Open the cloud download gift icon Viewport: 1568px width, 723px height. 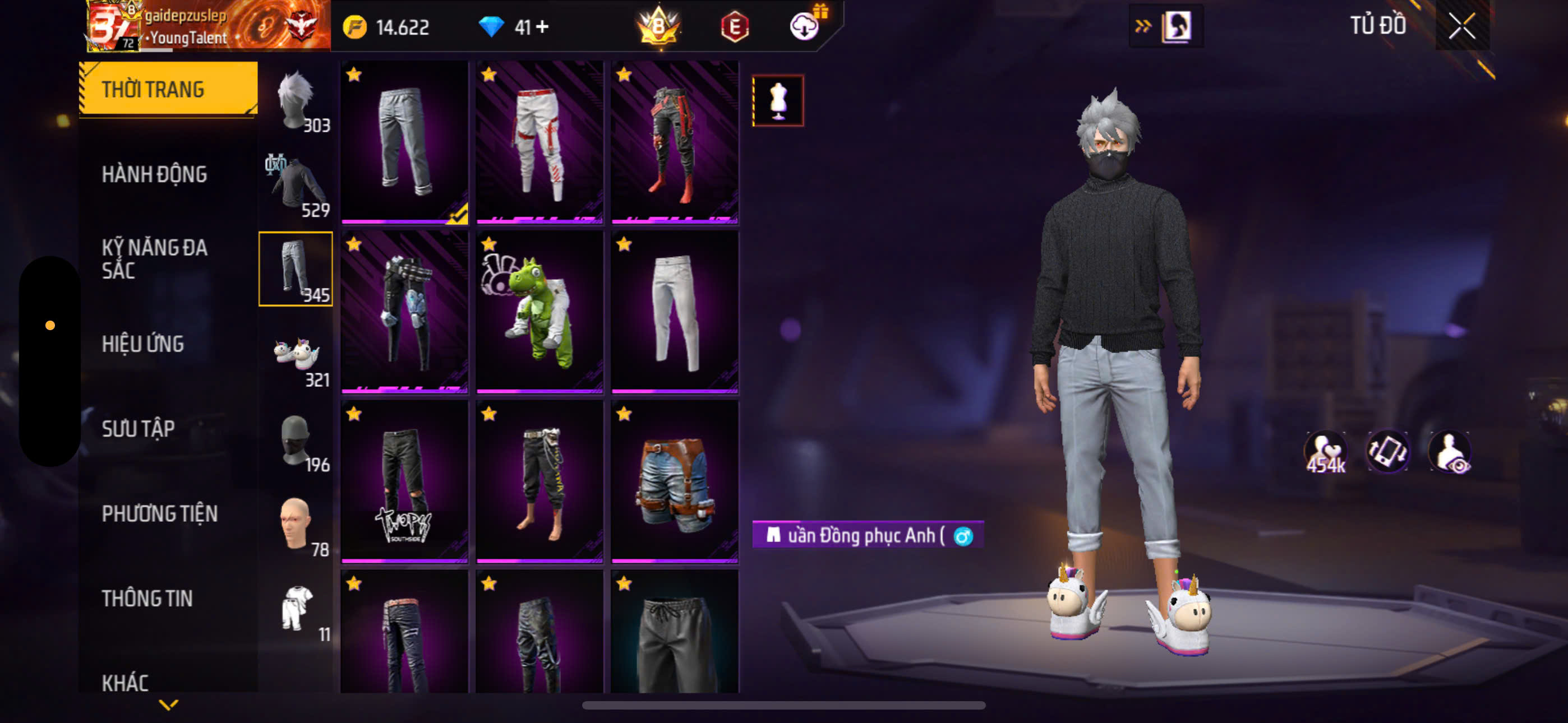pos(805,26)
